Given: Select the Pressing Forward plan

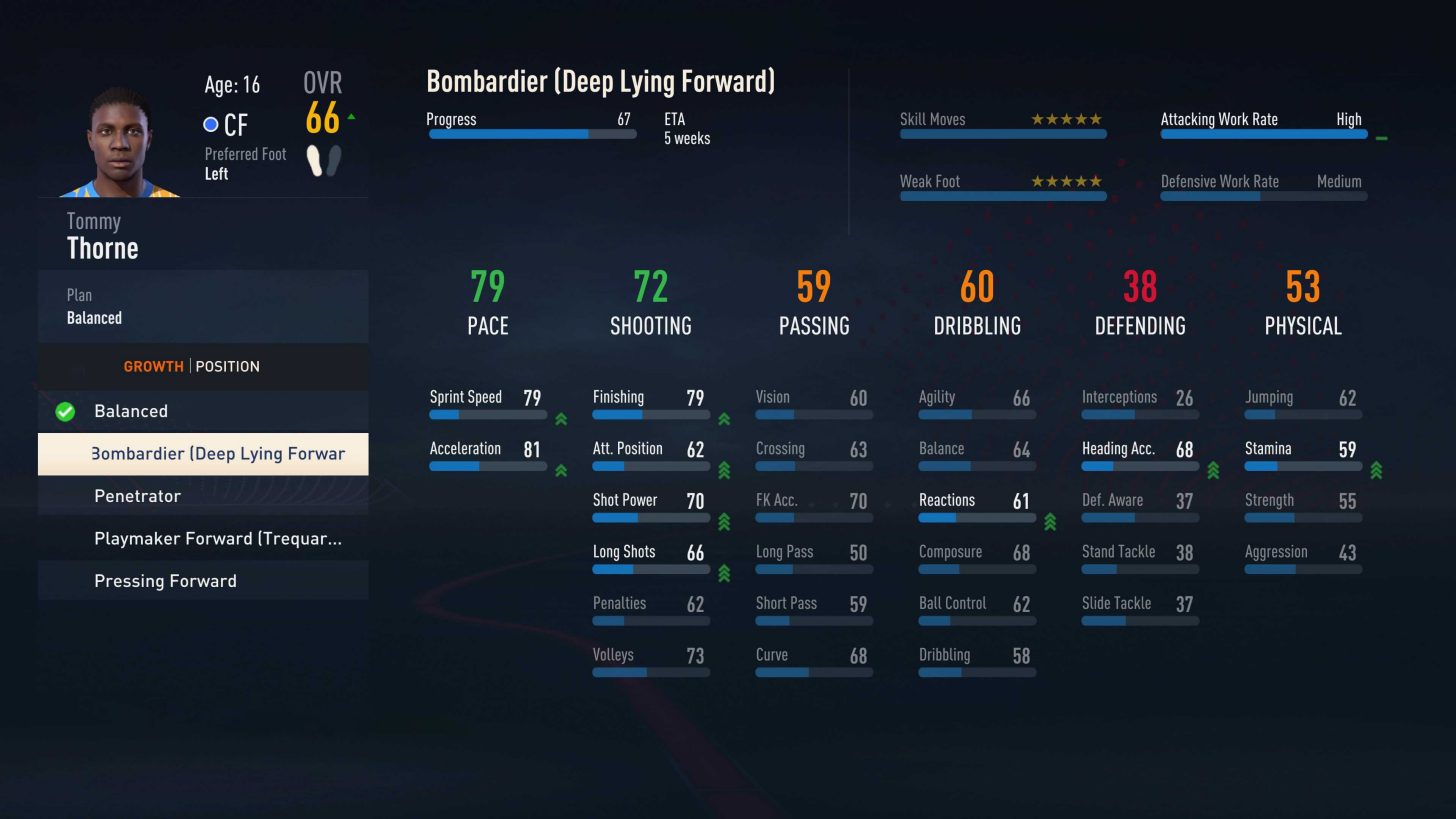Looking at the screenshot, I should [165, 581].
